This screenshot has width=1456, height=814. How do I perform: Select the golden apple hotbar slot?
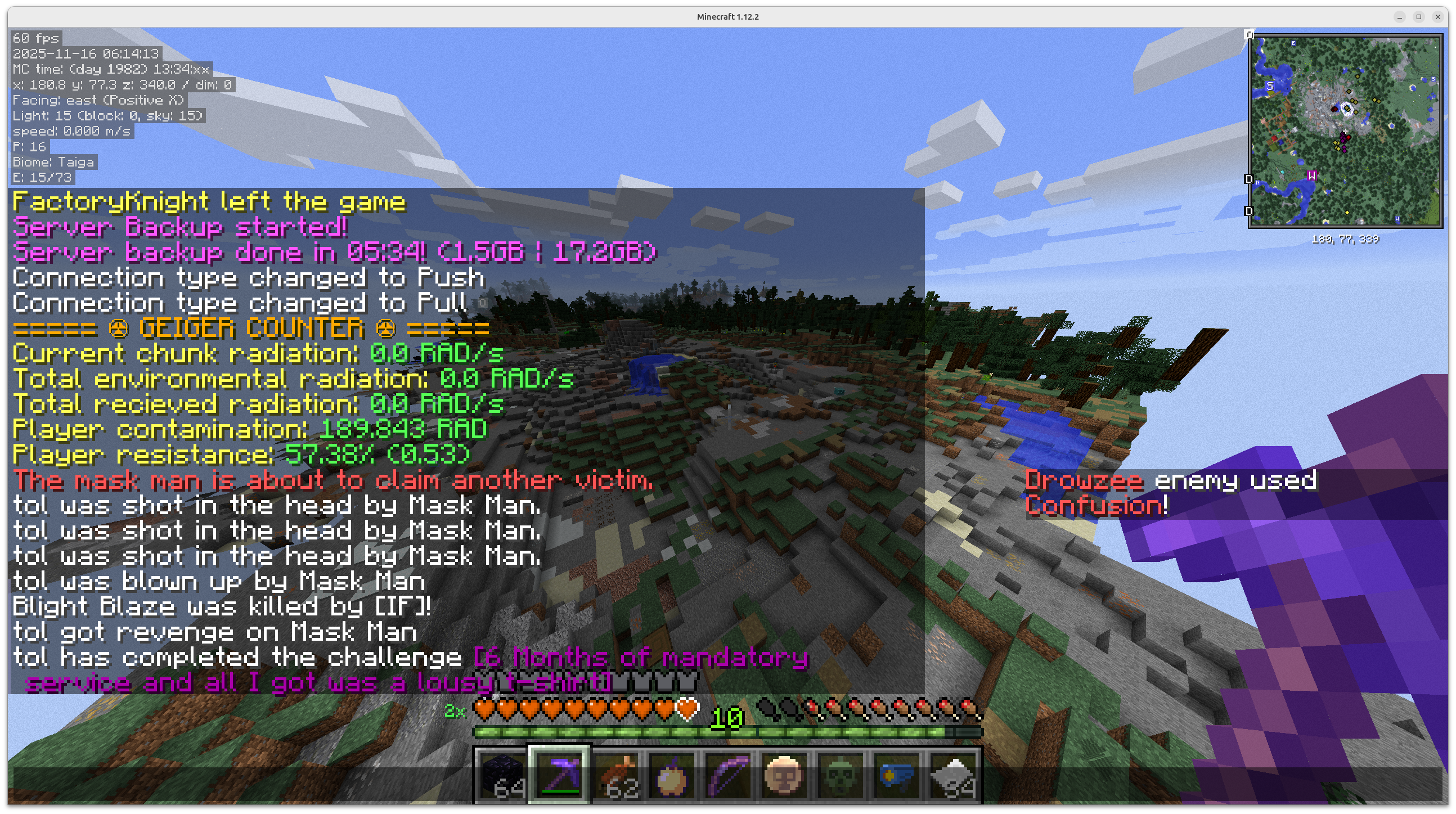[x=672, y=775]
